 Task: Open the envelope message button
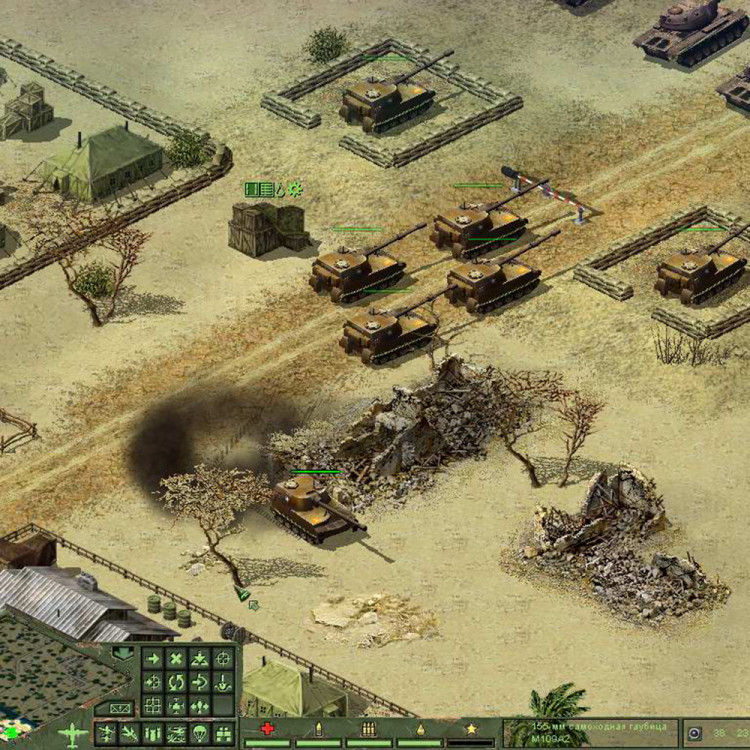tap(119, 709)
